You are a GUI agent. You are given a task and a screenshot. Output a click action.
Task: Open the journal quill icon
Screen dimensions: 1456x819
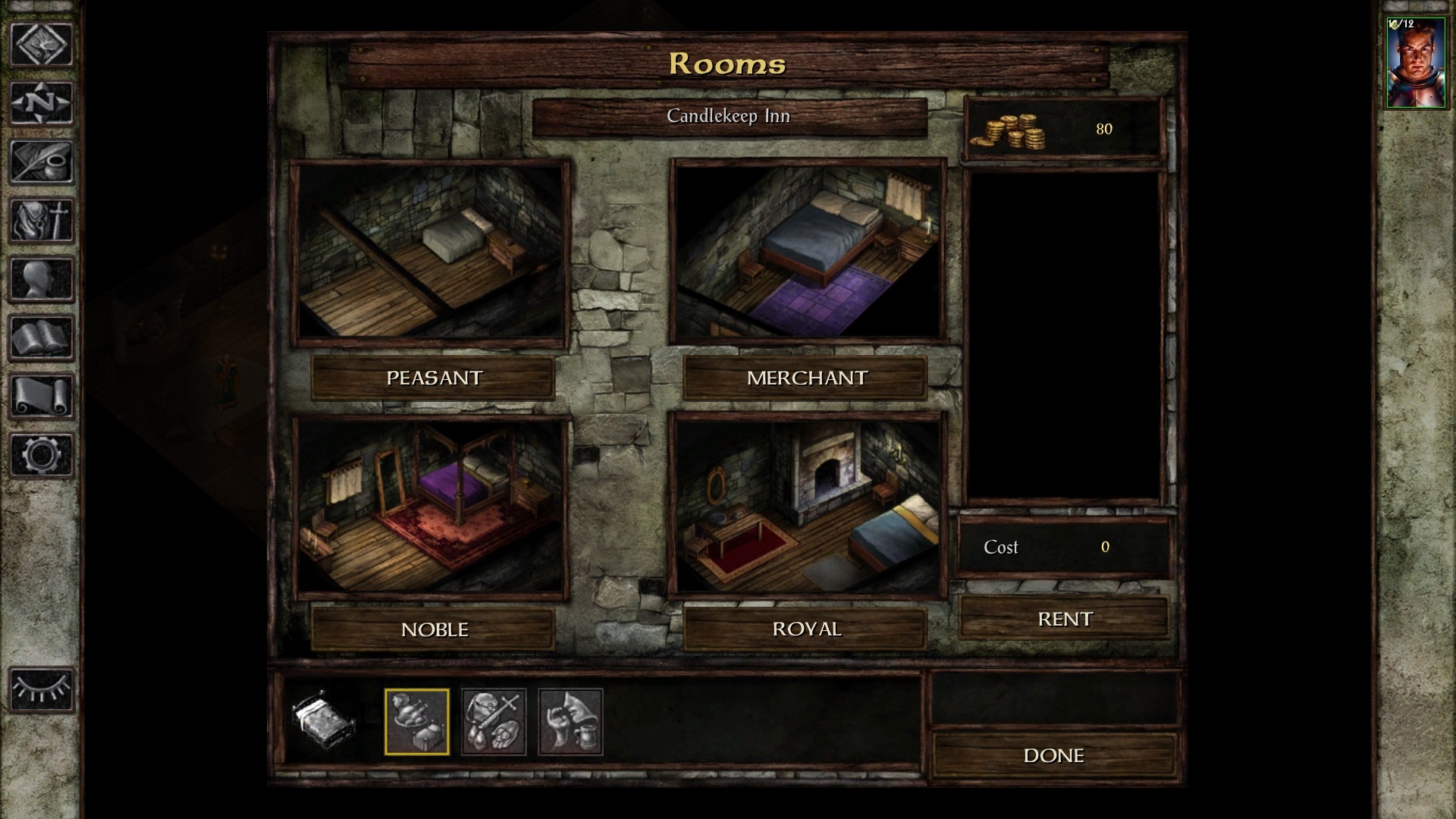(x=42, y=162)
